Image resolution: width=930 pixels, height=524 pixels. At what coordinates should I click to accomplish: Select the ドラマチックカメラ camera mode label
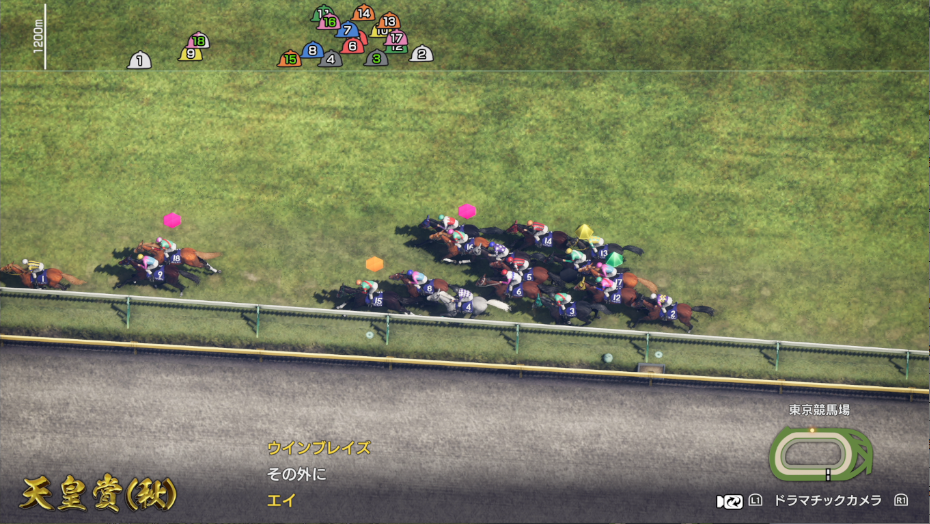(x=825, y=501)
